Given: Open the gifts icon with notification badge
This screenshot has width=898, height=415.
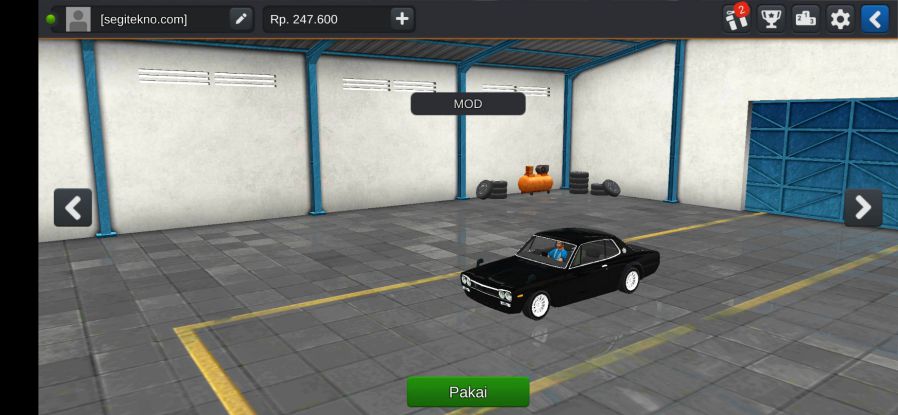Looking at the screenshot, I should (736, 18).
